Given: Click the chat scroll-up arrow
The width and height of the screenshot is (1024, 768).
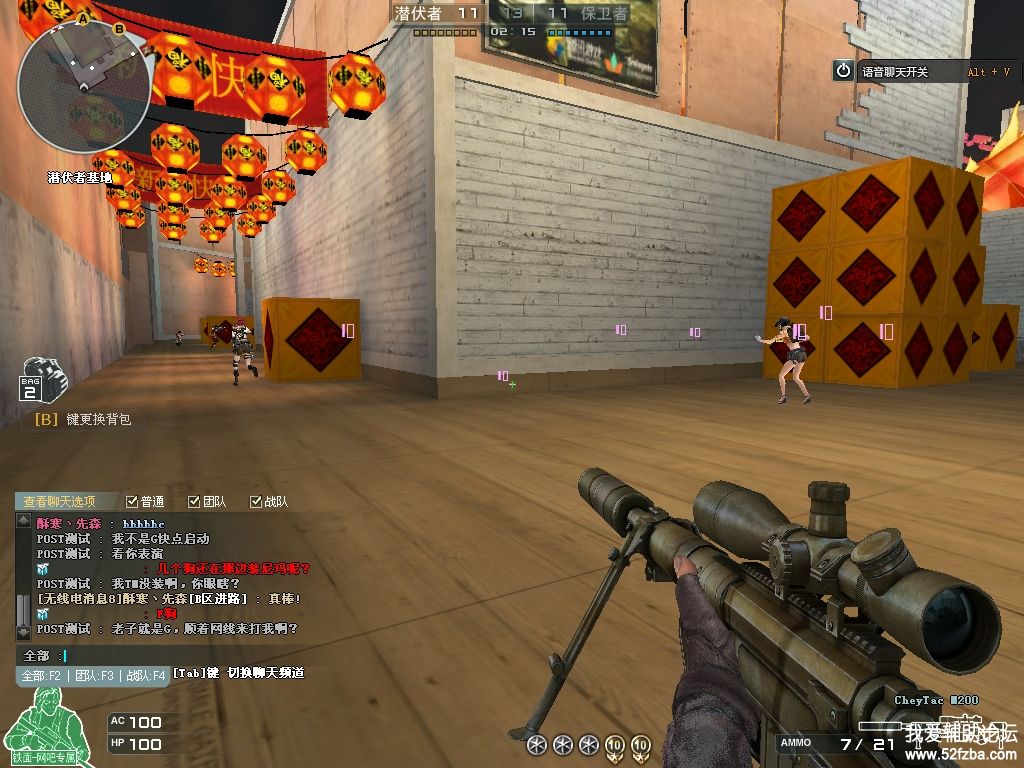Looking at the screenshot, I should 23,521.
